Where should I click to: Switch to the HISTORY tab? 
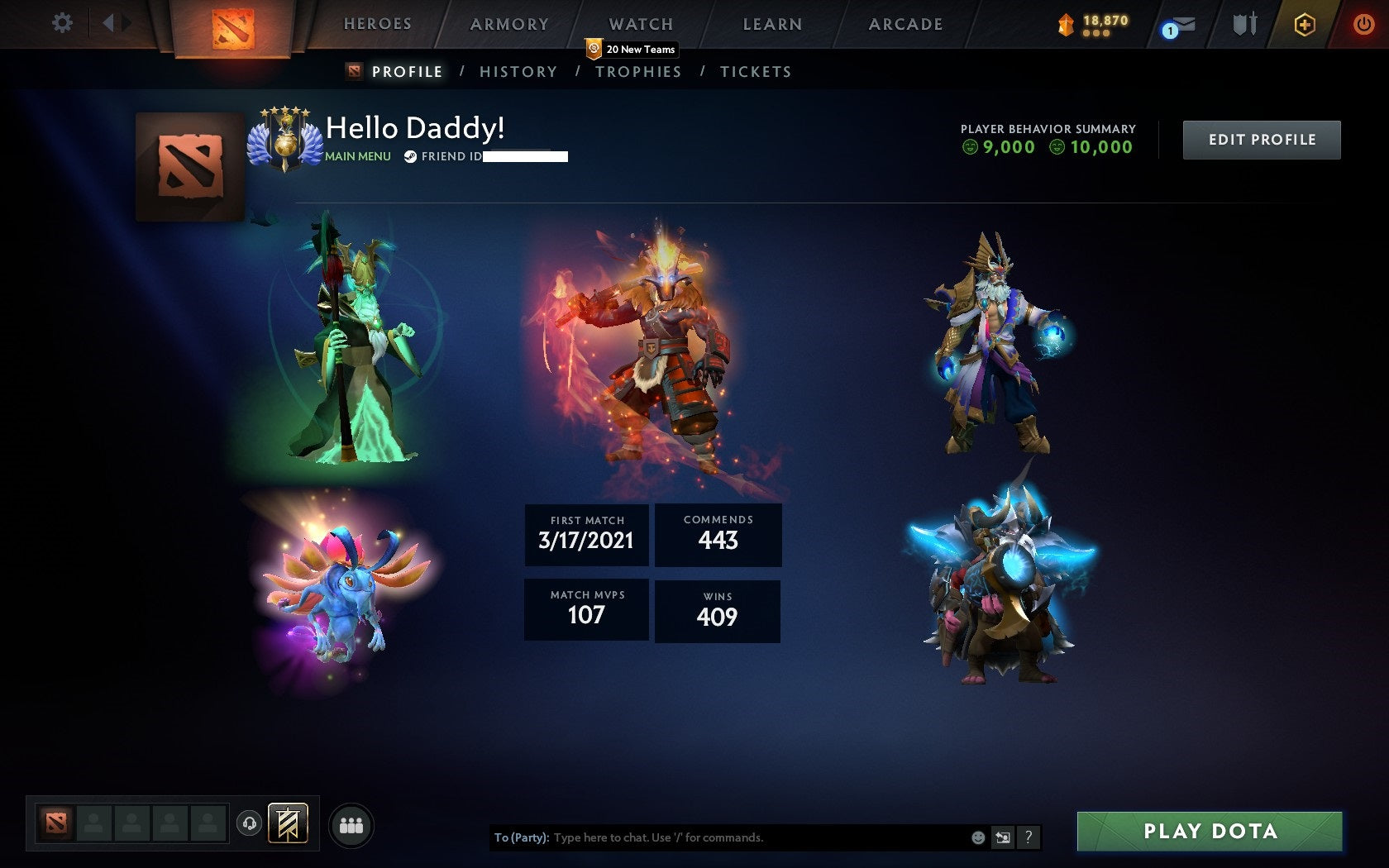[518, 71]
